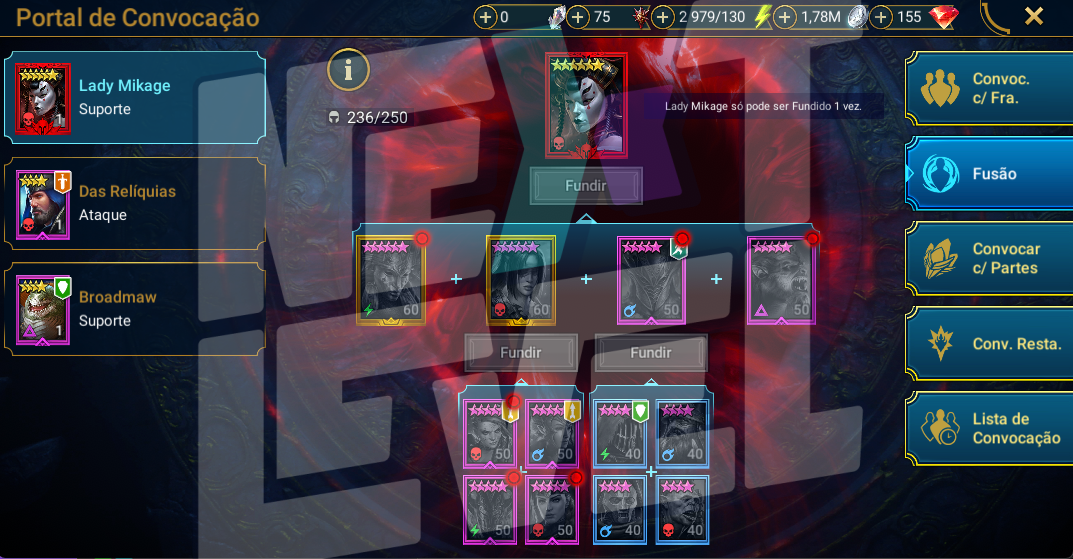
Task: Open the Convoc. c/ Fra. tab
Action: [990, 88]
